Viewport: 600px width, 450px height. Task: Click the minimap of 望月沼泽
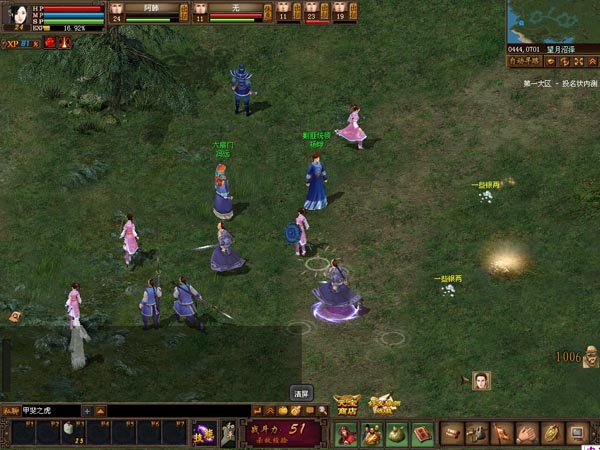pos(552,21)
